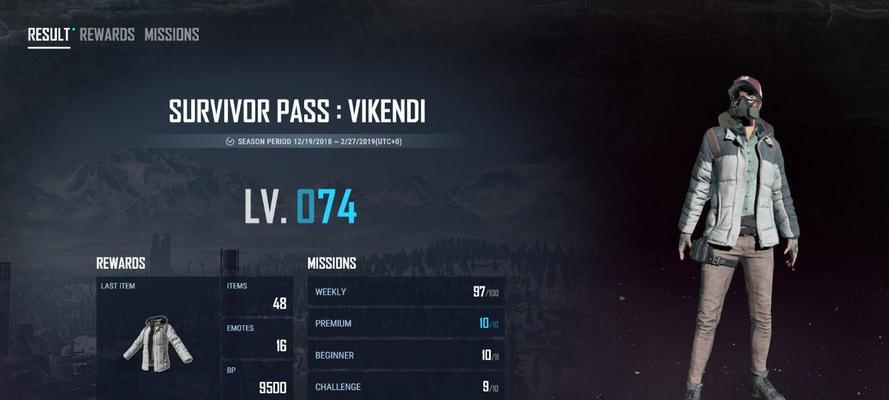Show the Challenge missions row
The width and height of the screenshot is (889, 400).
tap(405, 386)
